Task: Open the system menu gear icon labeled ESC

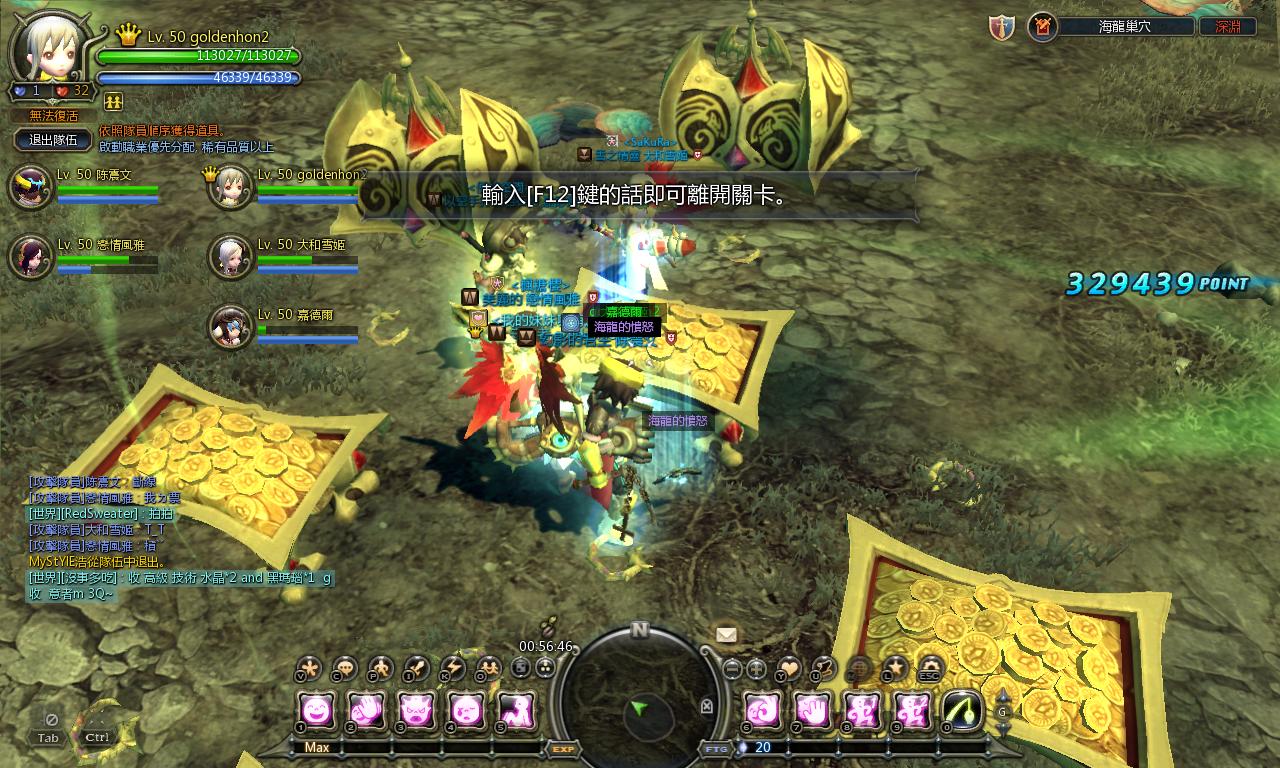Action: point(930,667)
